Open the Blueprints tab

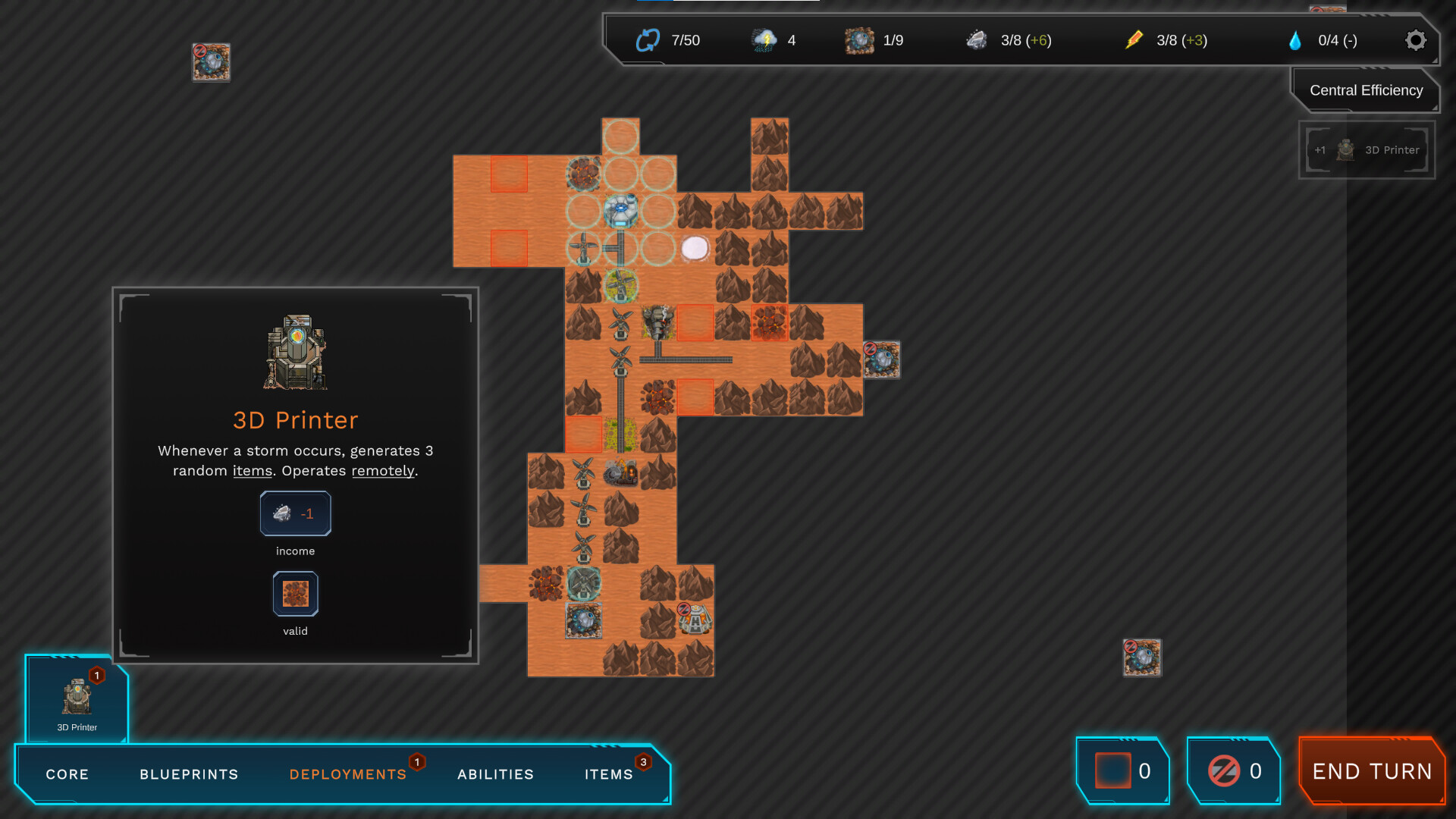[x=189, y=774]
